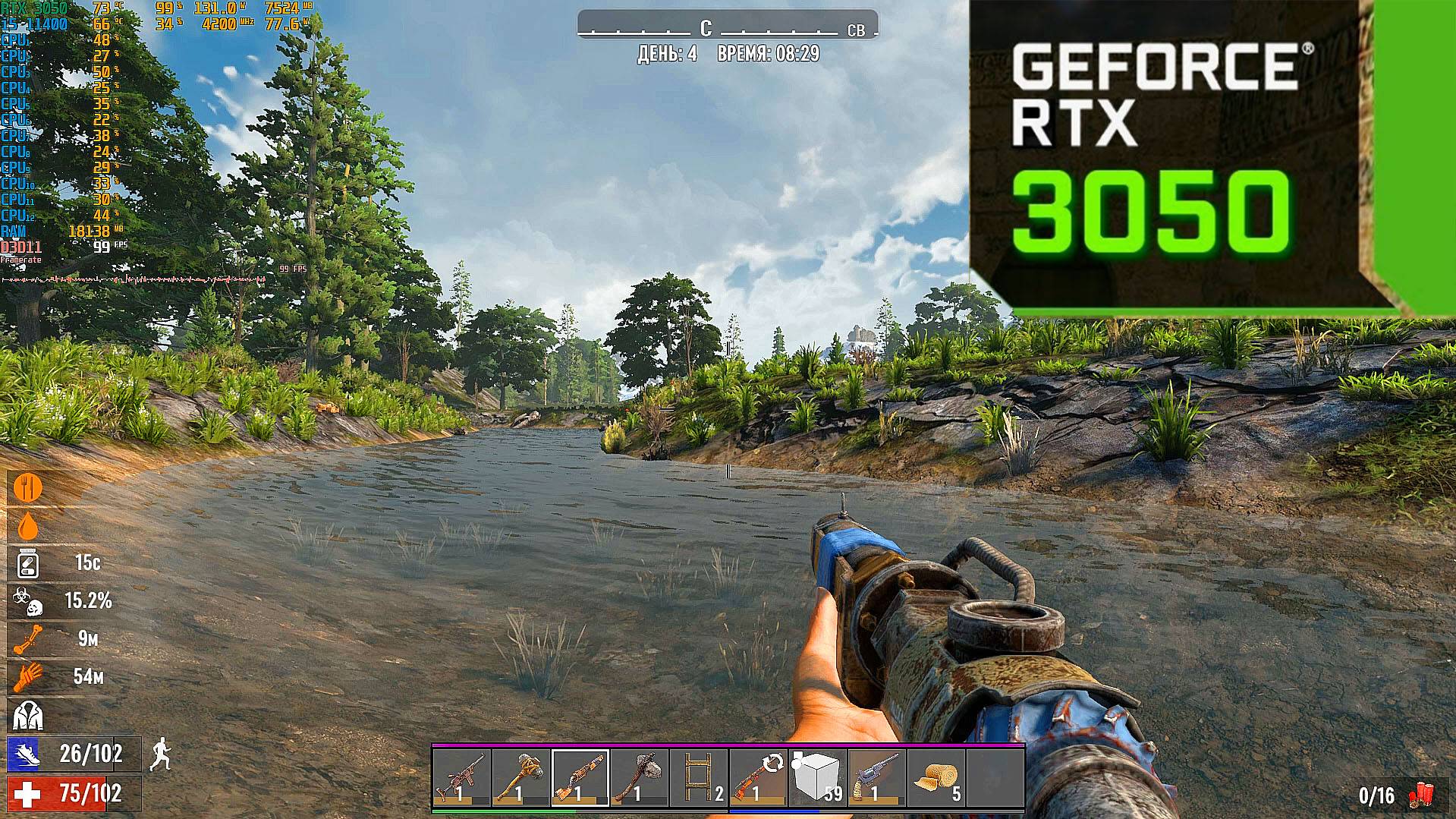Image resolution: width=1456 pixels, height=819 pixels.
Task: Select the wooden ladder stack
Action: pyautogui.click(x=698, y=777)
